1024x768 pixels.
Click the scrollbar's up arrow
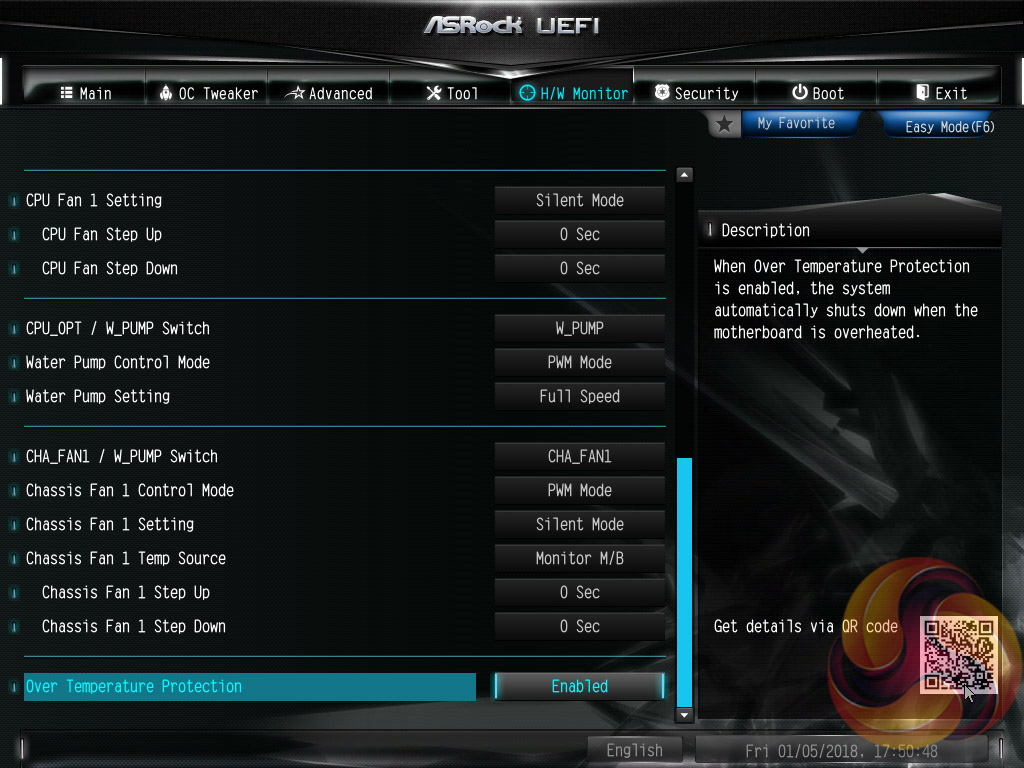[684, 175]
